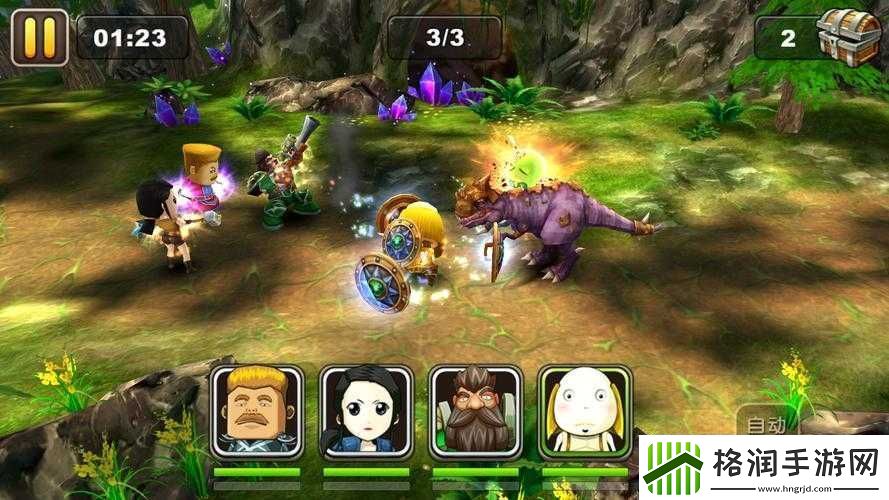Choose the black-haired girl hero portrait
The image size is (889, 500).
[366, 411]
